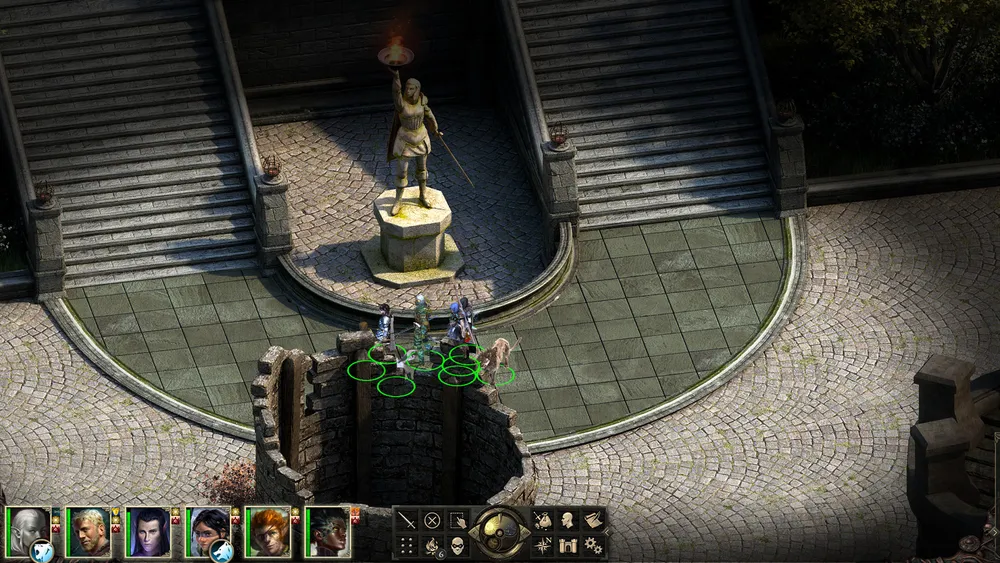The image size is (1000, 563).
Task: Select the dark-haired purple-skinned elf portrait
Action: pyautogui.click(x=147, y=531)
